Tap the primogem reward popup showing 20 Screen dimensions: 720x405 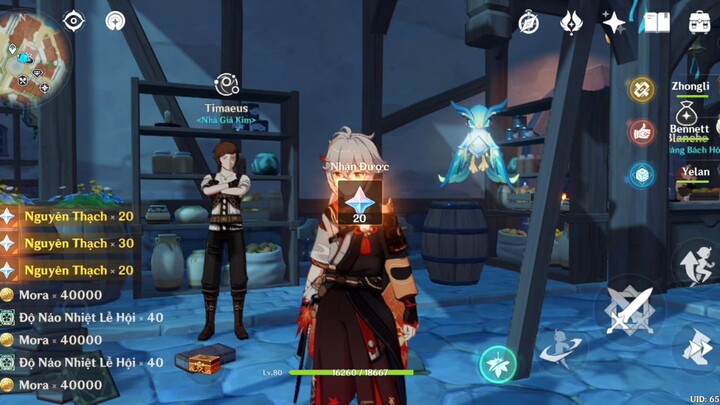(359, 202)
